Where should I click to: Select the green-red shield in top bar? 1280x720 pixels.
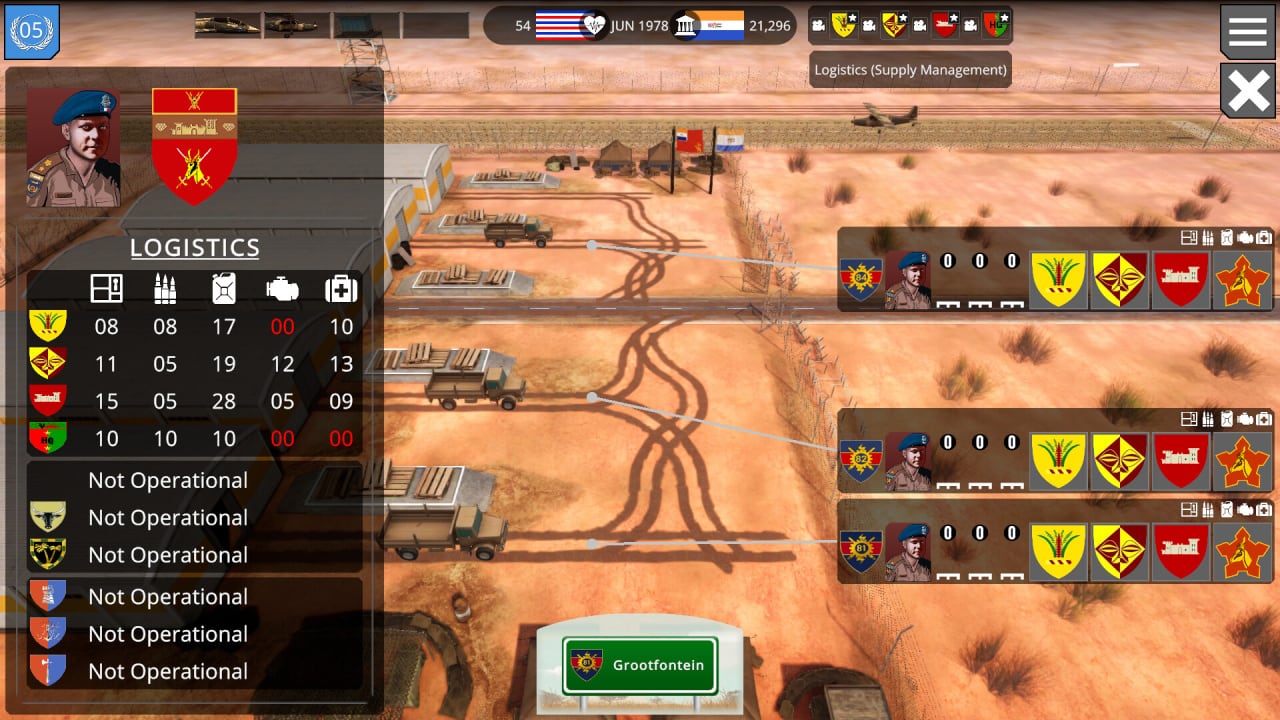995,25
